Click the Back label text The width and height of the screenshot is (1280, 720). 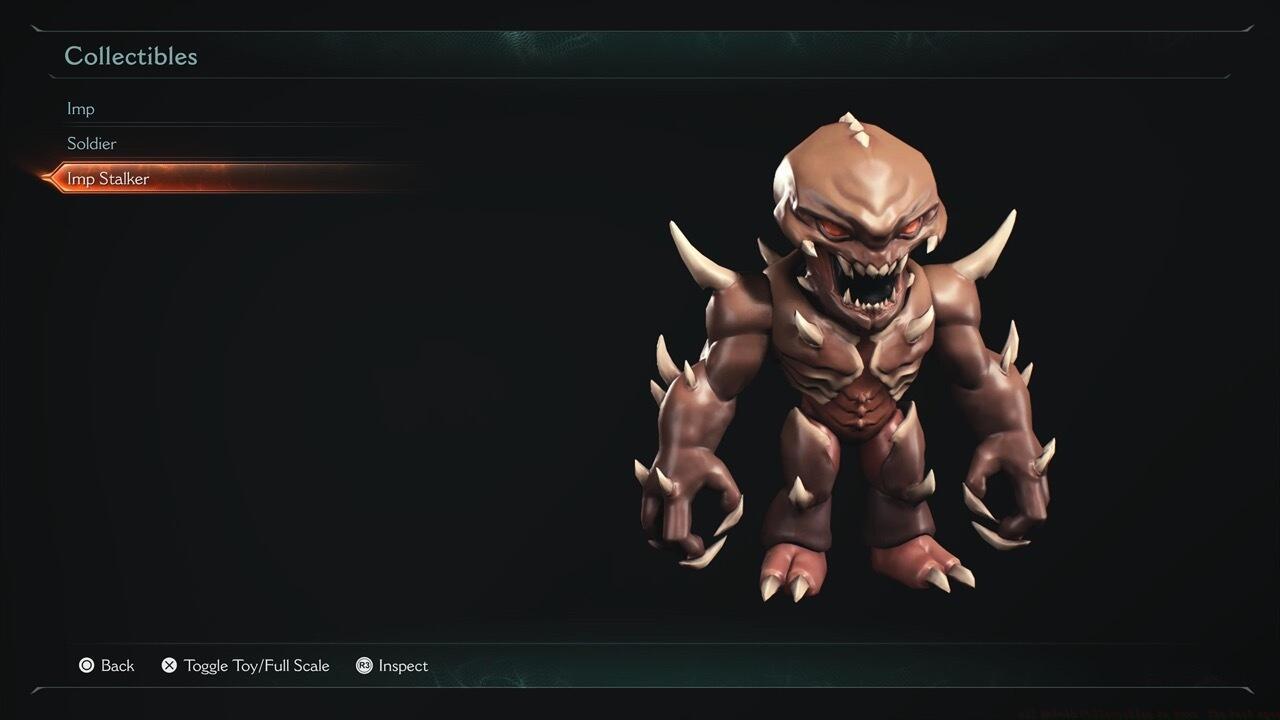pyautogui.click(x=117, y=665)
